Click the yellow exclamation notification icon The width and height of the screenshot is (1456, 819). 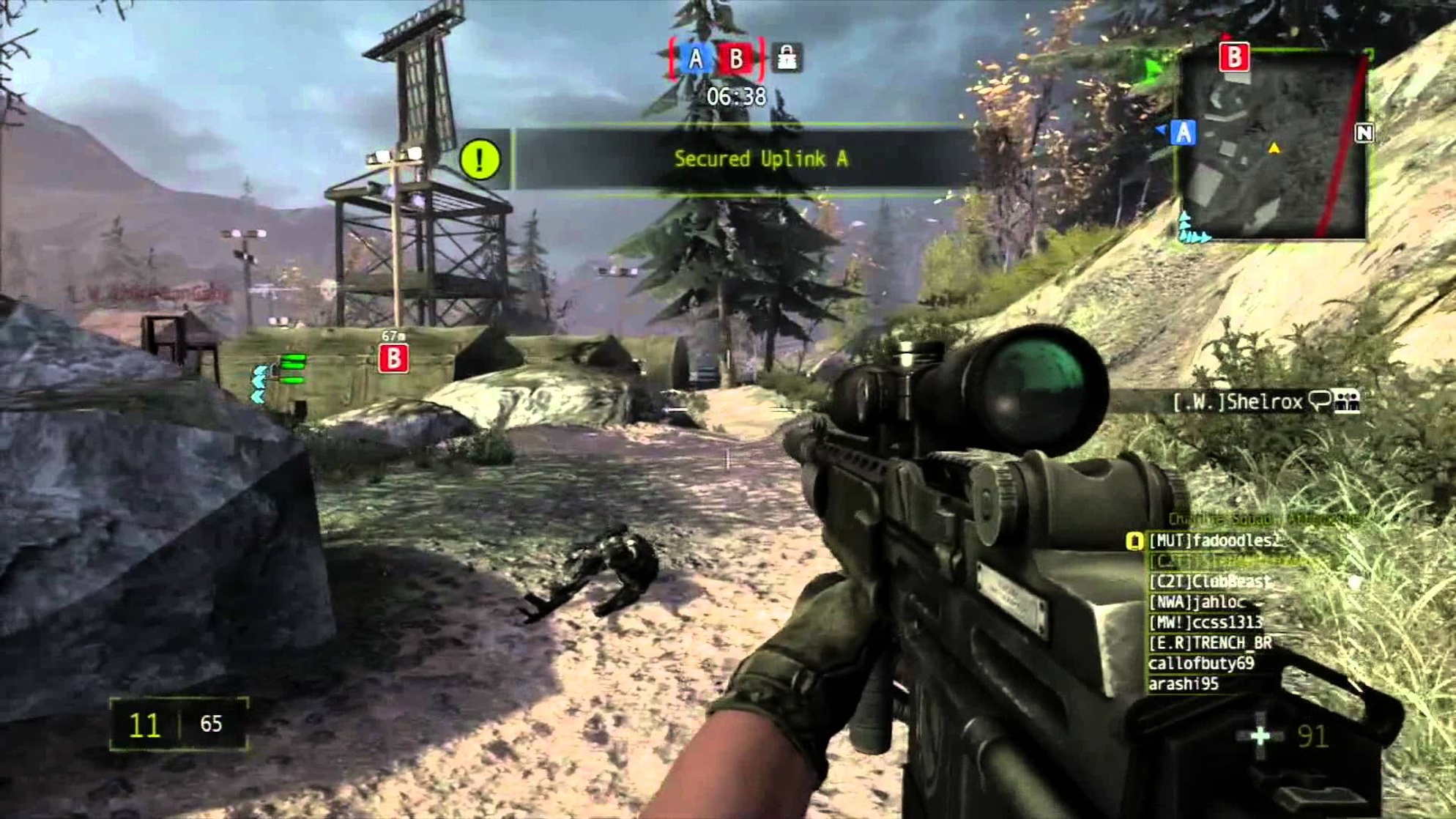(x=480, y=159)
